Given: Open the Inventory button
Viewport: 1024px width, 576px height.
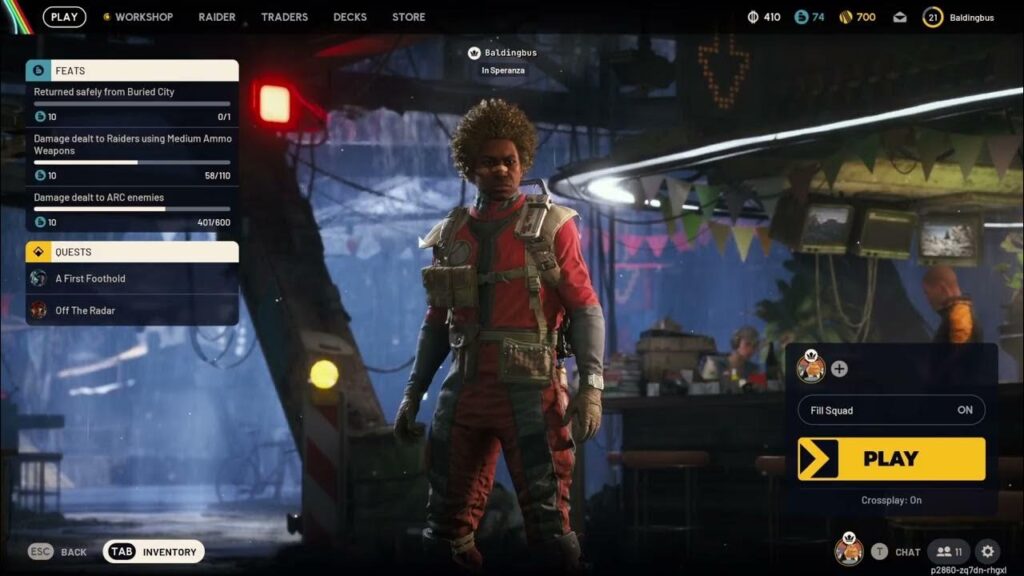Looking at the screenshot, I should (154, 551).
